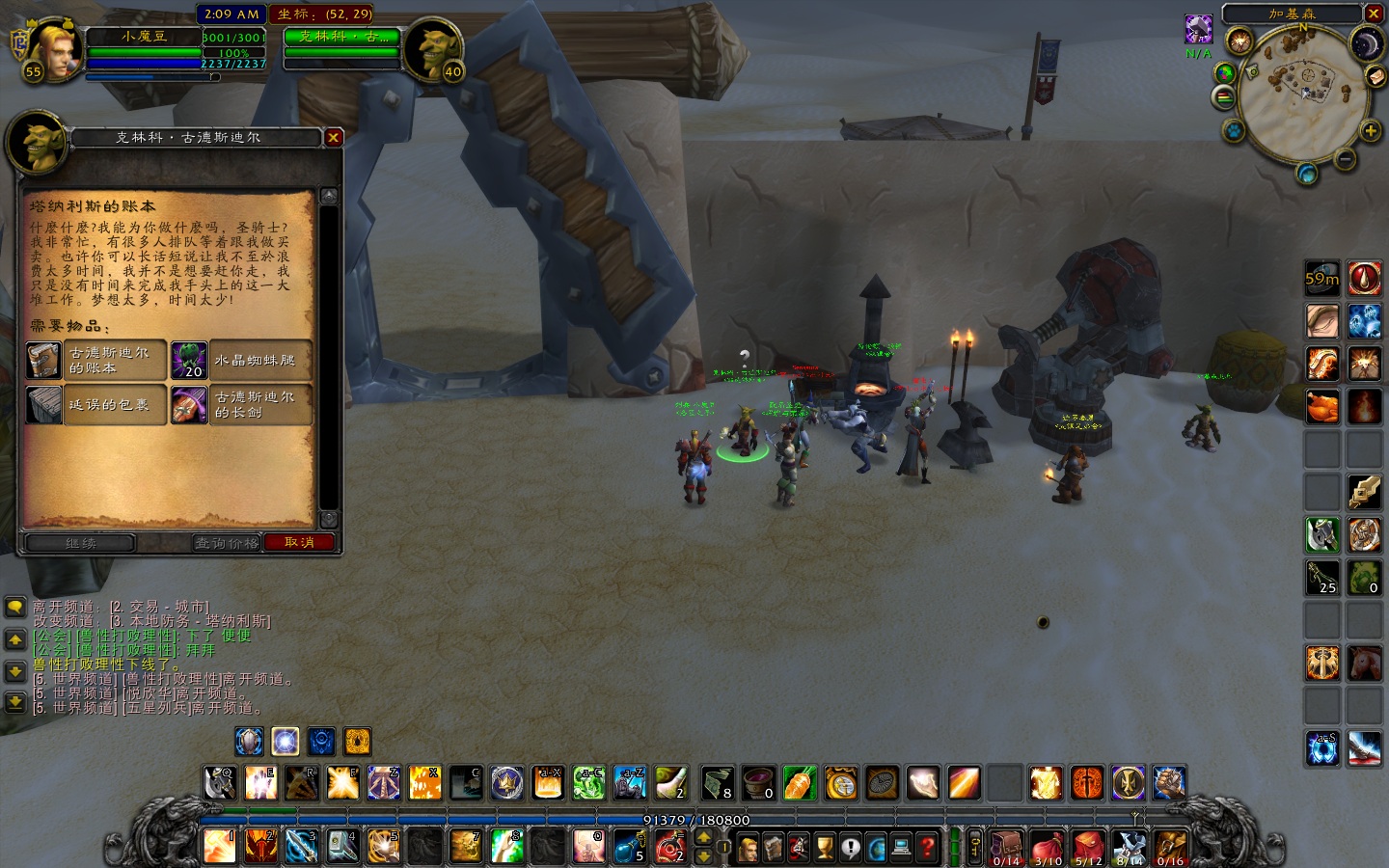This screenshot has width=1389, height=868.
Task: Open the bag showing 0/14 slots
Action: click(1006, 849)
